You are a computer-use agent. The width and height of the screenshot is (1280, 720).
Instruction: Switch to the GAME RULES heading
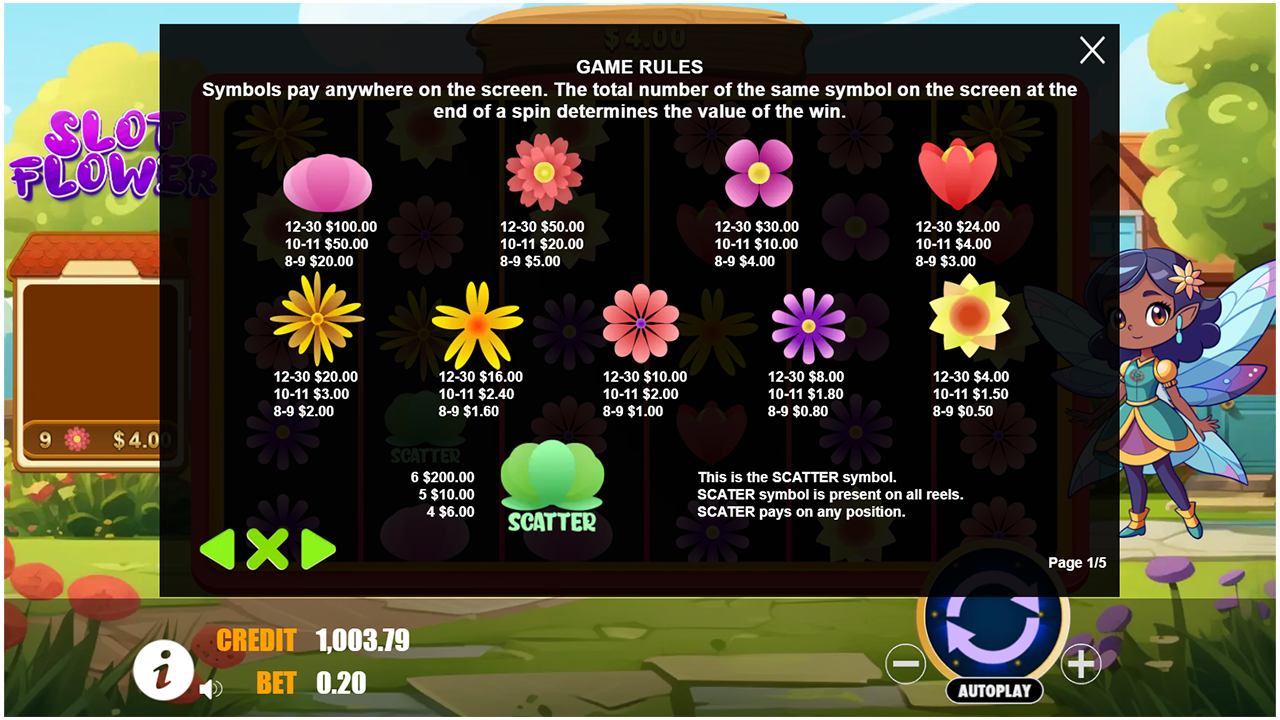(639, 67)
